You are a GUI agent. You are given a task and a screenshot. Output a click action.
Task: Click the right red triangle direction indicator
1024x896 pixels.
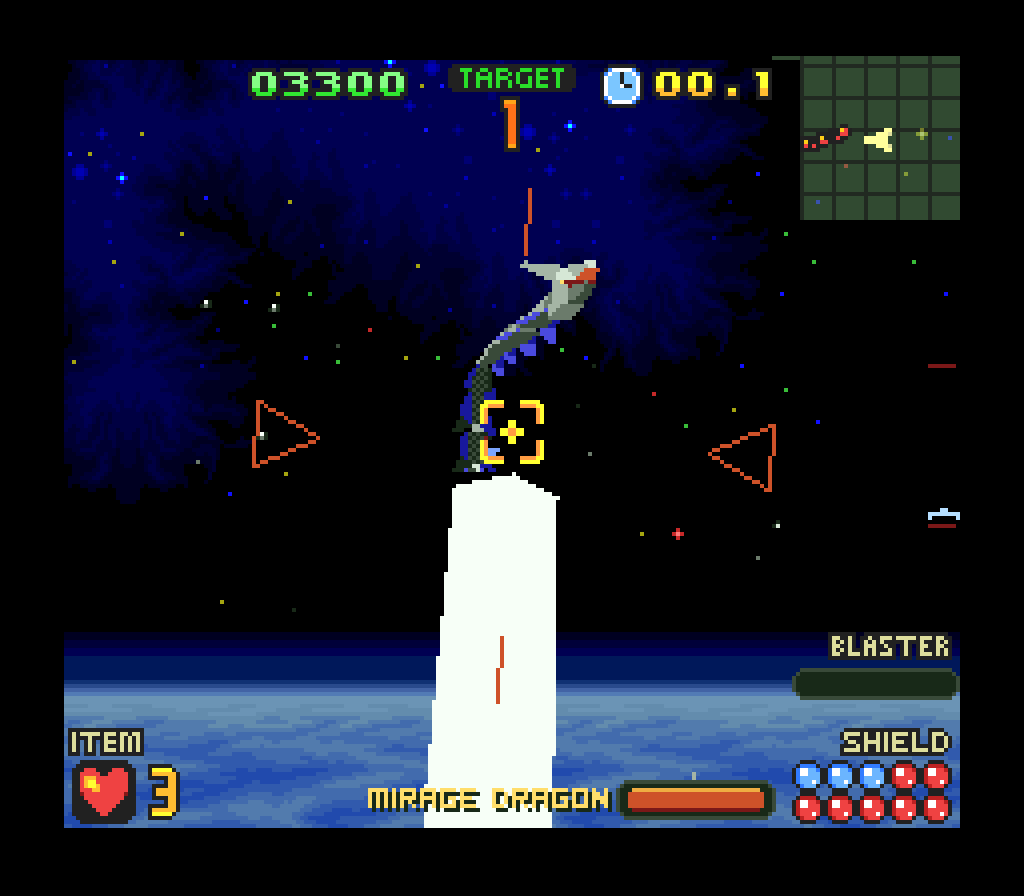click(746, 457)
